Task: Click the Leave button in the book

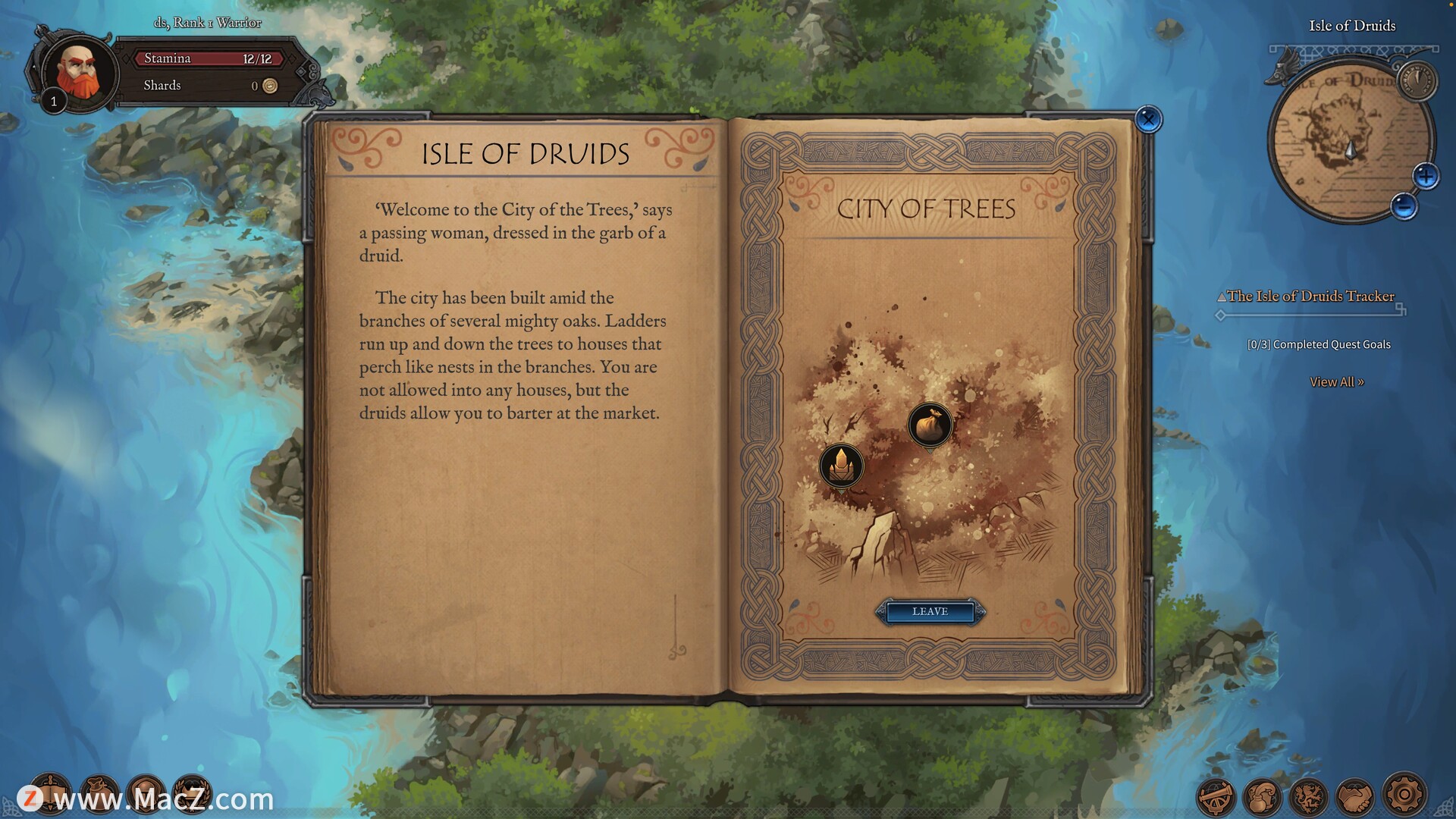Action: click(930, 611)
